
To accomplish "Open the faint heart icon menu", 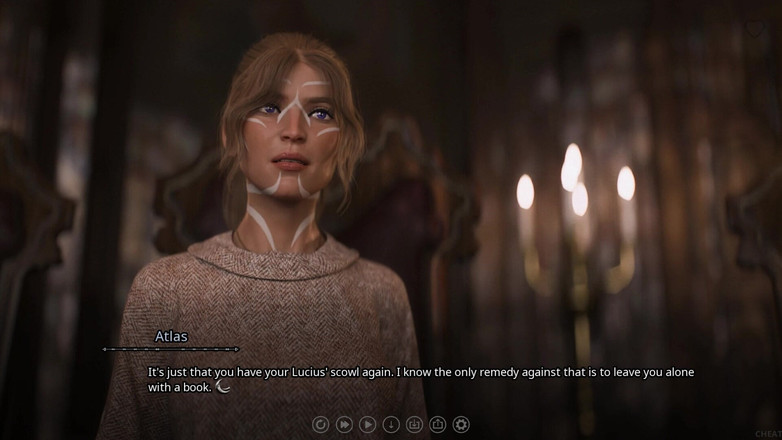I will [x=755, y=29].
